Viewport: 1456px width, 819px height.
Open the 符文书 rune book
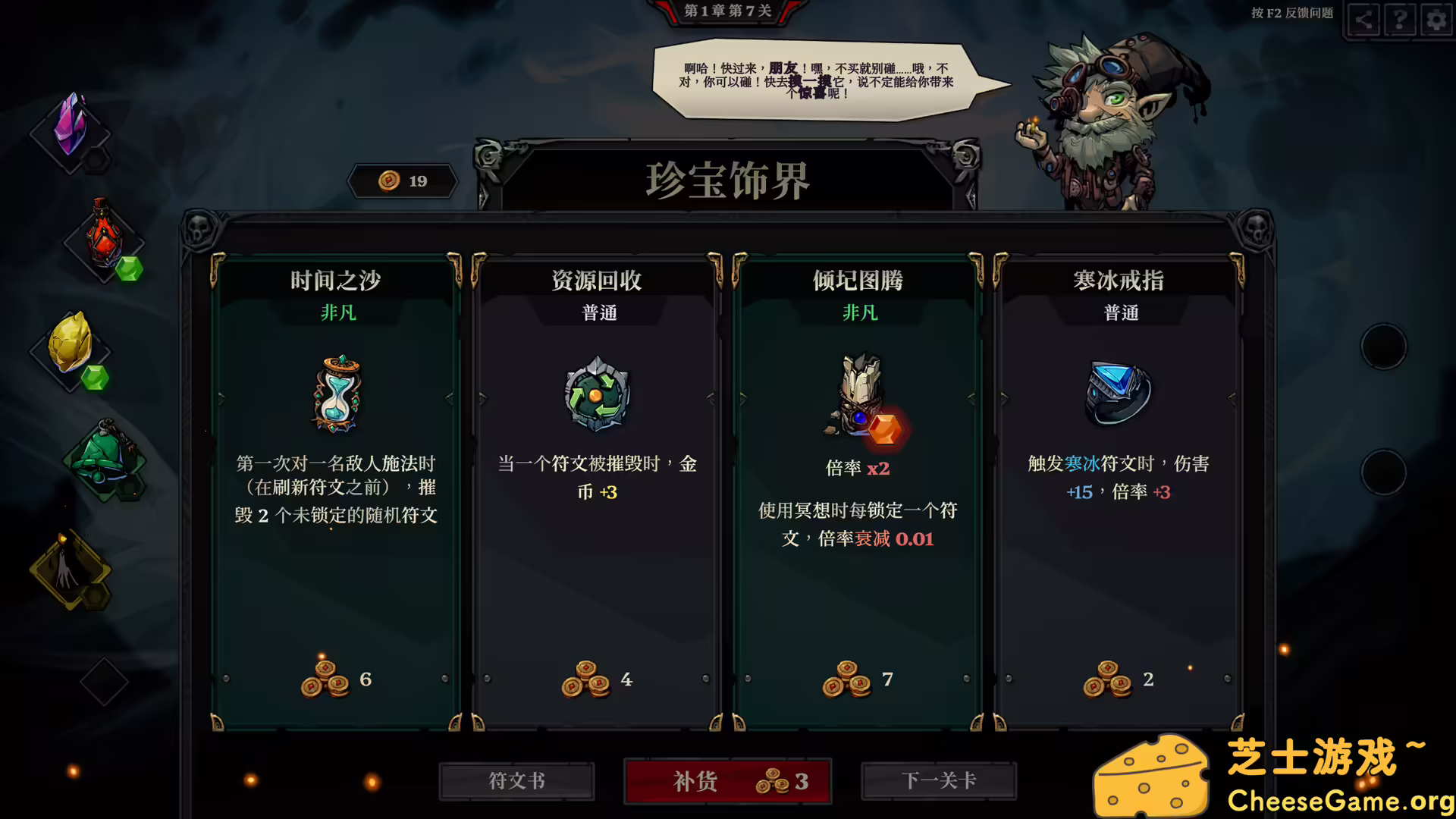pyautogui.click(x=516, y=781)
